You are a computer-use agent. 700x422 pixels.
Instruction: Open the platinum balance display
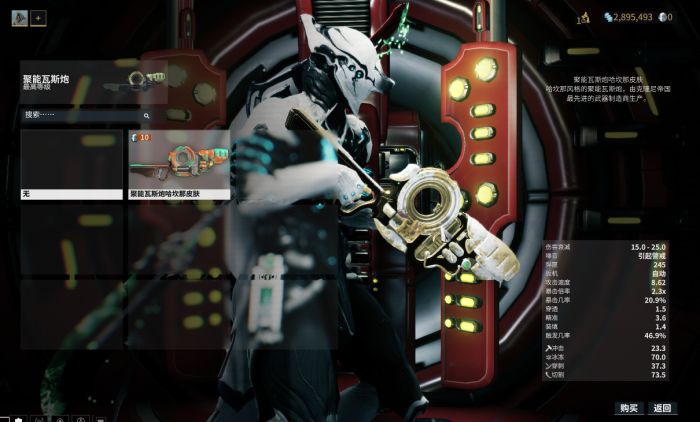(x=664, y=17)
